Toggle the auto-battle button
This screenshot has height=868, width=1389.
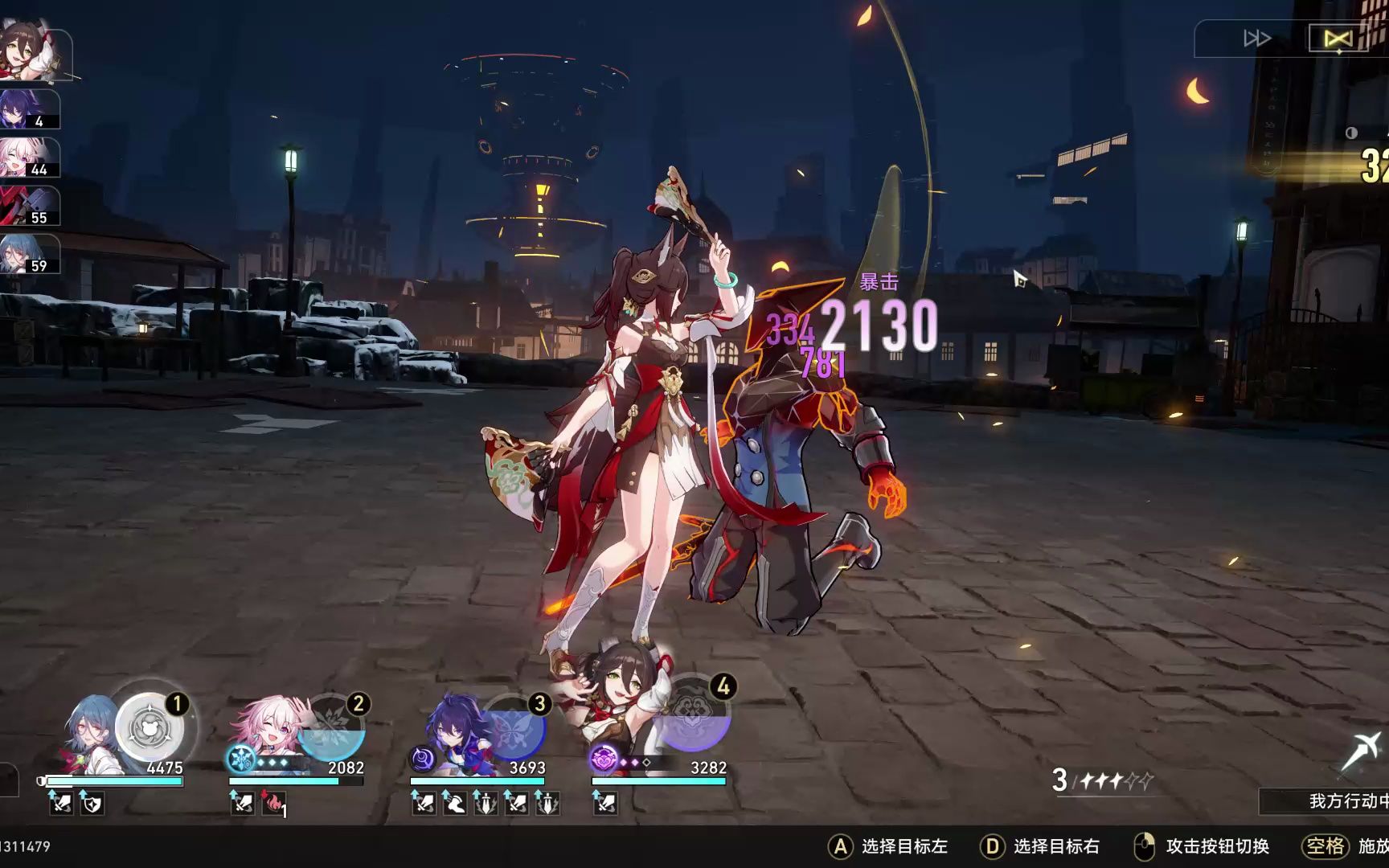(x=1338, y=39)
